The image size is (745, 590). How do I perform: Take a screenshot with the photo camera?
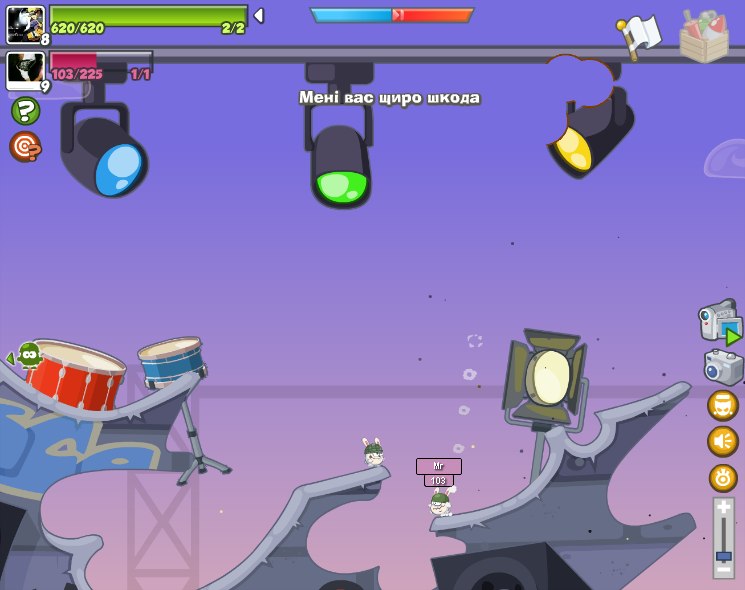coord(723,367)
